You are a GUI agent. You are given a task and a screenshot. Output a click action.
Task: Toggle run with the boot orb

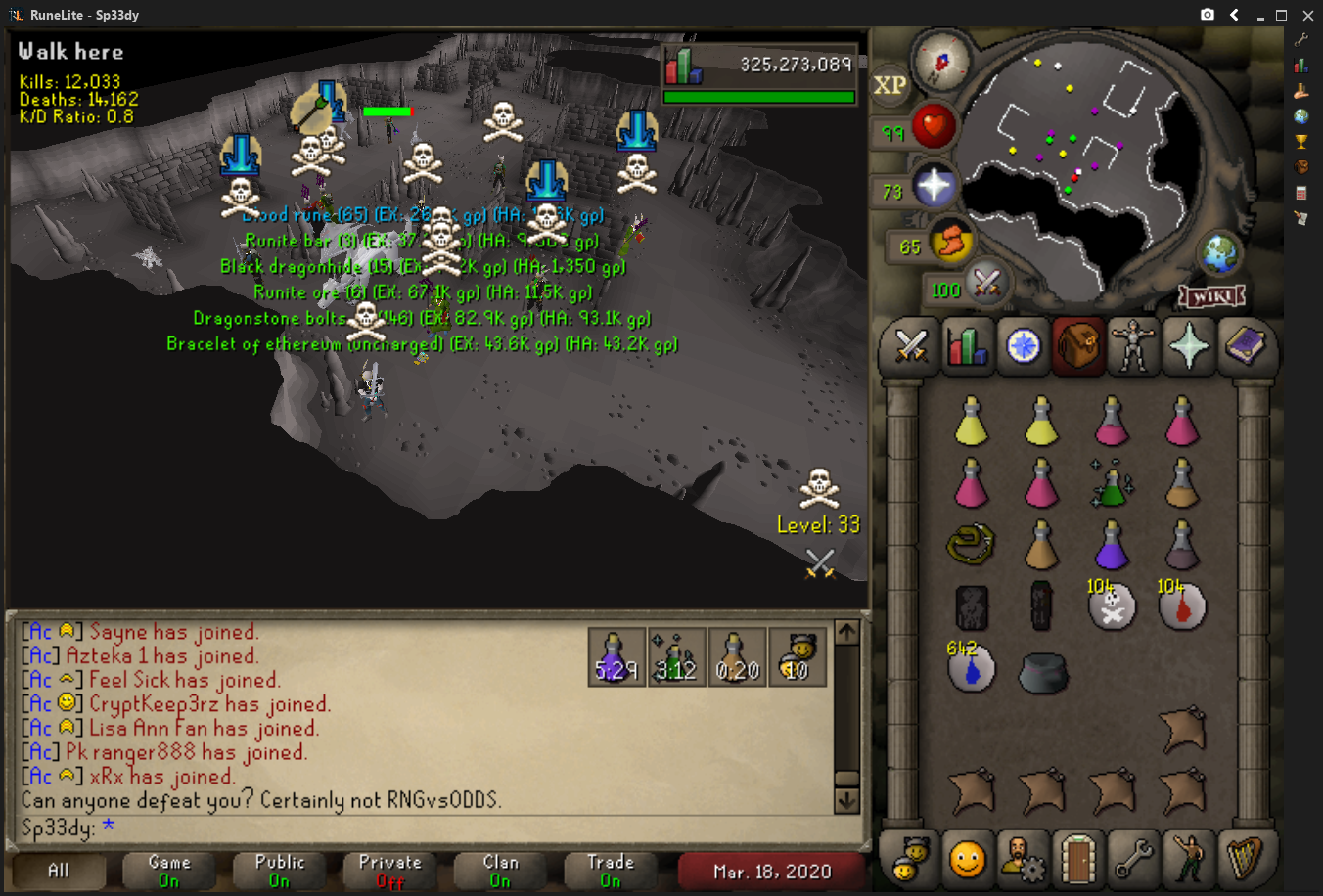tap(950, 242)
